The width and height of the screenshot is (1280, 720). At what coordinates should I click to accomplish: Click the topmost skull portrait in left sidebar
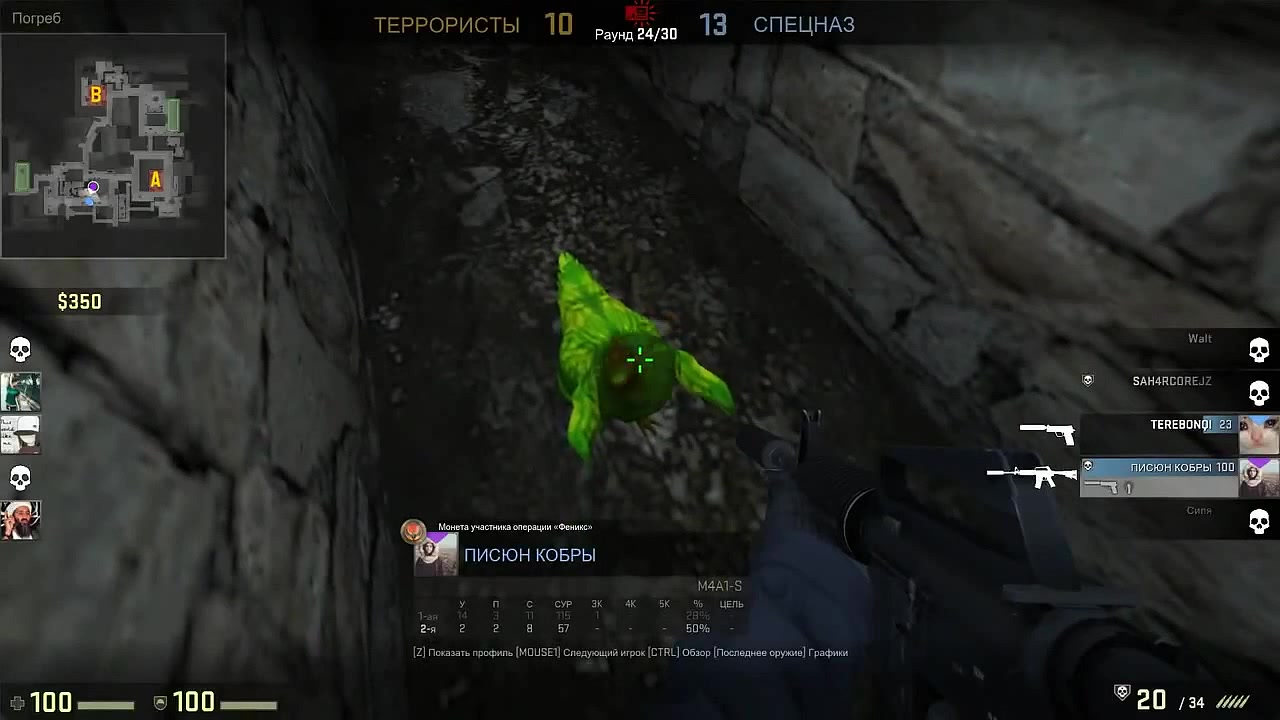(x=20, y=348)
